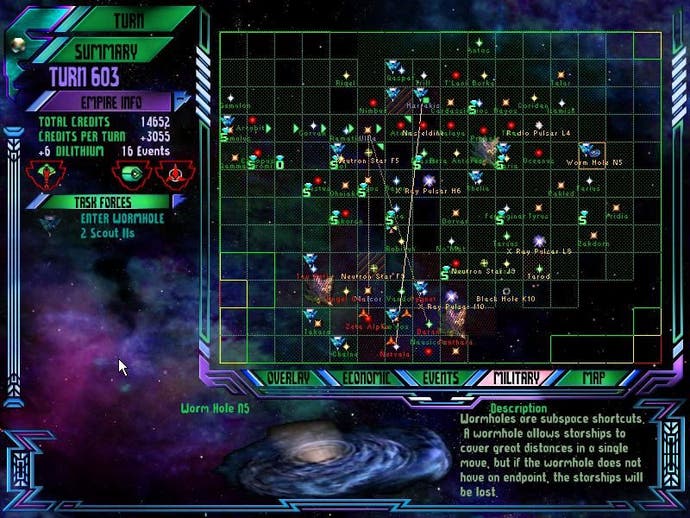Select Worm Hole N5 on the galaxy map
This screenshot has height=518, width=690.
[589, 151]
